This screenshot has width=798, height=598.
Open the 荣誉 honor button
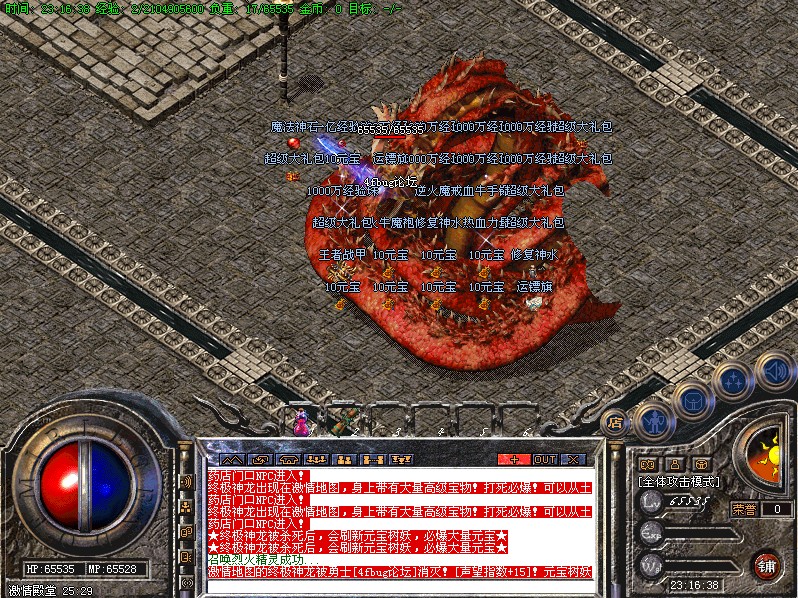pos(743,508)
